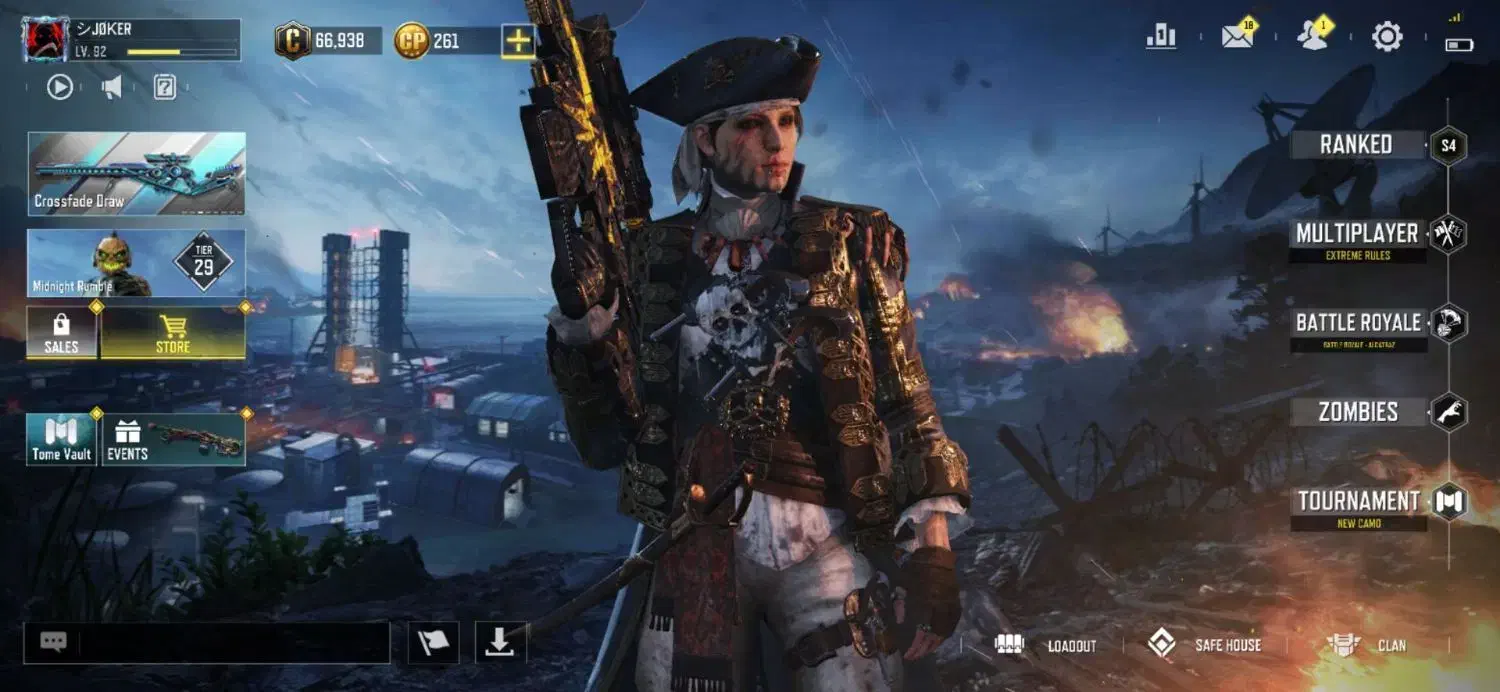Open the Tome Vault

[61, 439]
